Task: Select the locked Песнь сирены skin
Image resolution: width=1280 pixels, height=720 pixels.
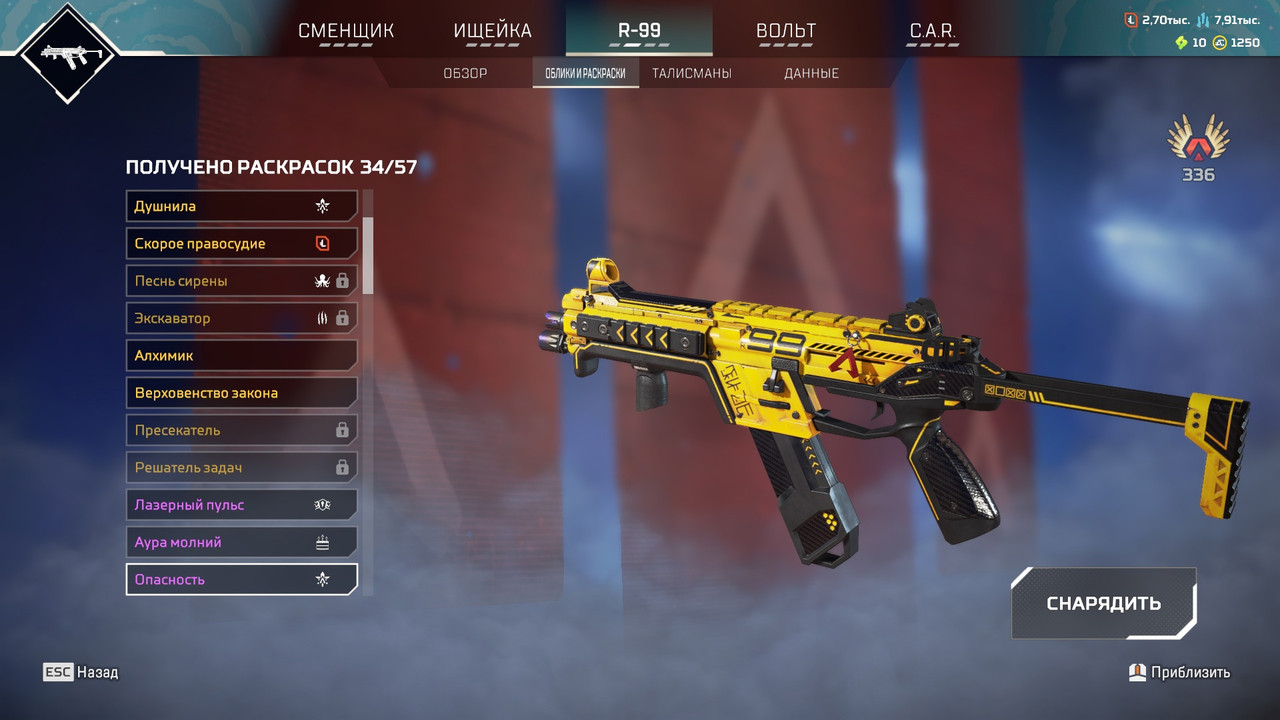Action: (242, 281)
